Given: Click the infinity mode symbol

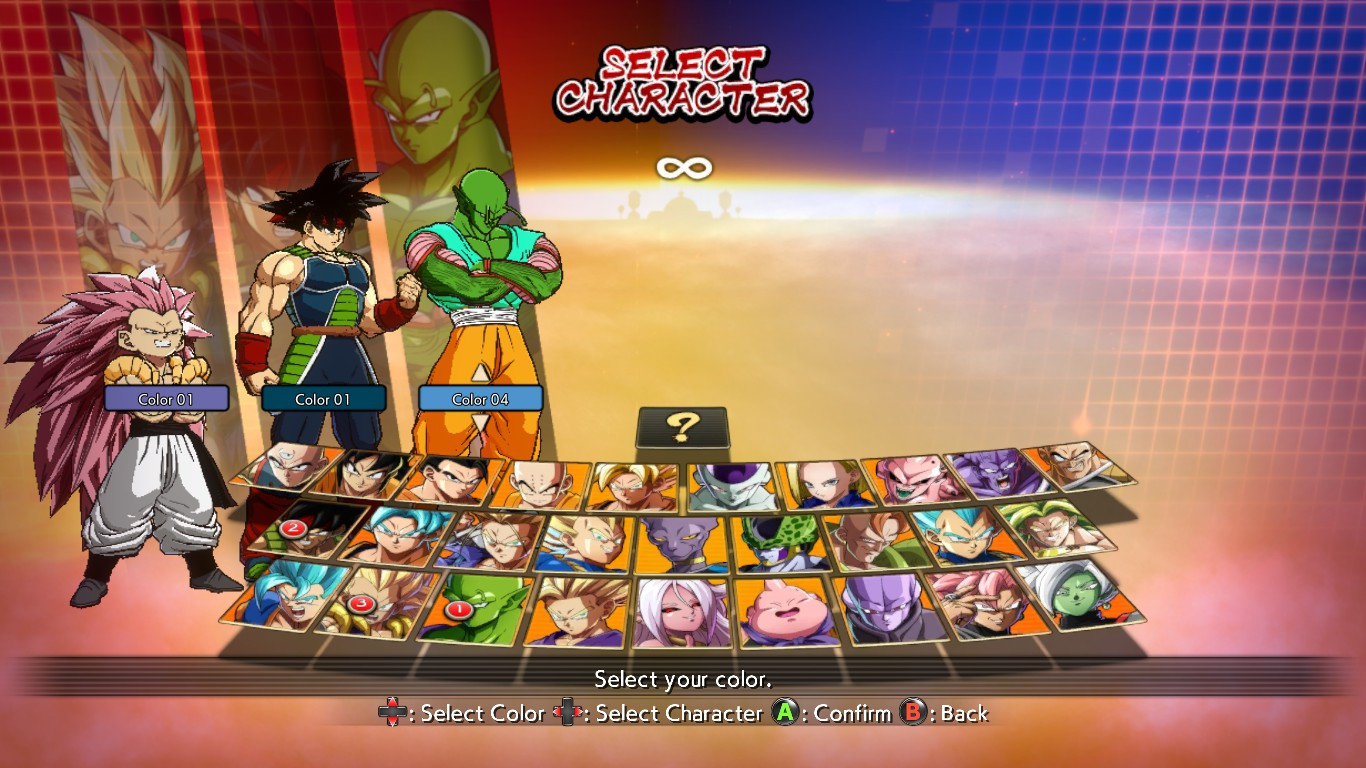Looking at the screenshot, I should point(683,168).
